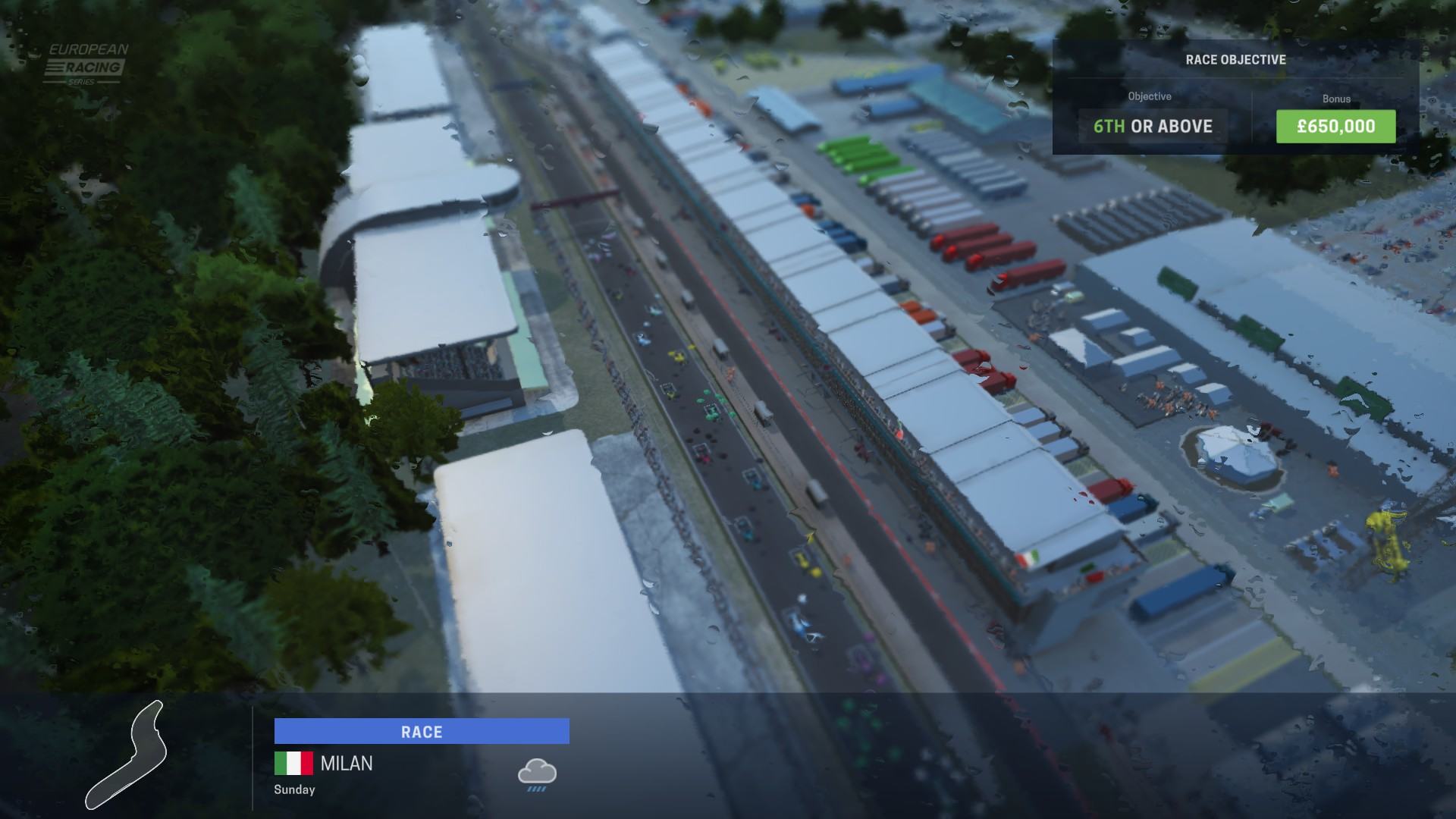Screen dimensions: 1456x819
Task: Open the Race Objective panel
Action: [1235, 60]
